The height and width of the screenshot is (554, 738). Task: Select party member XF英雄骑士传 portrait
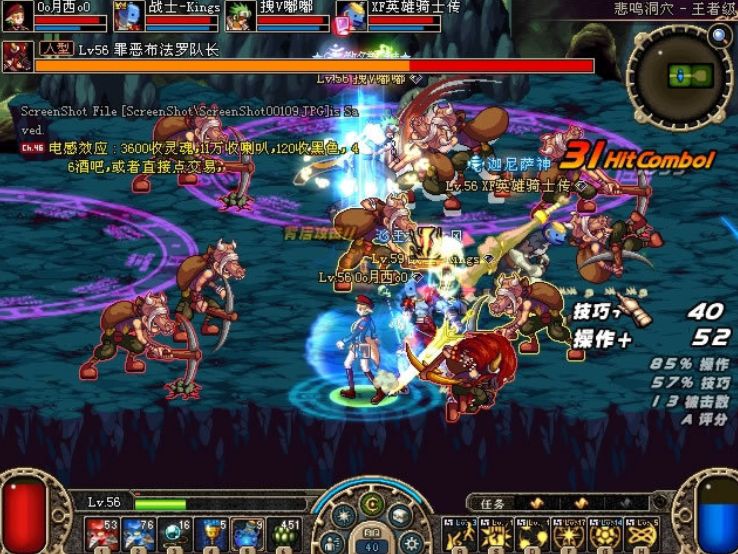(350, 16)
